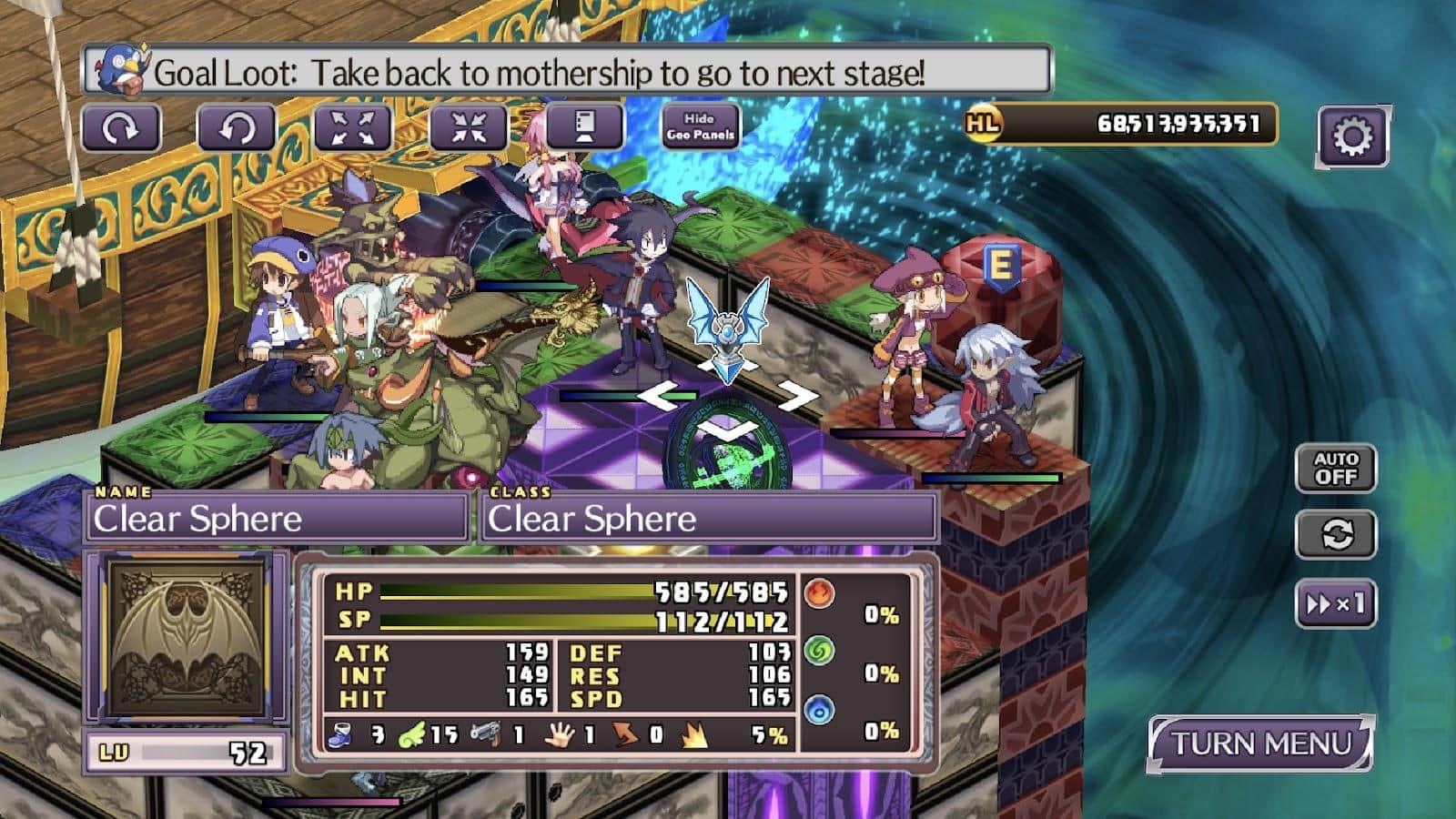Toggle the AUTO OFF battle button
The image size is (1456, 819).
click(1335, 468)
